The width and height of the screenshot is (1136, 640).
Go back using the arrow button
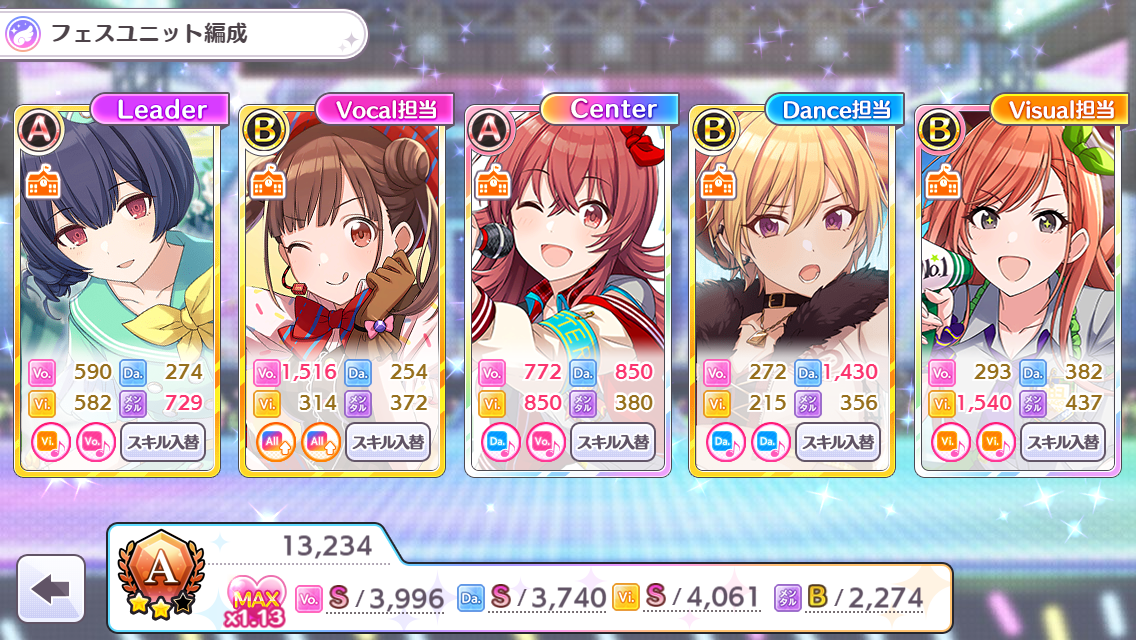click(x=51, y=589)
